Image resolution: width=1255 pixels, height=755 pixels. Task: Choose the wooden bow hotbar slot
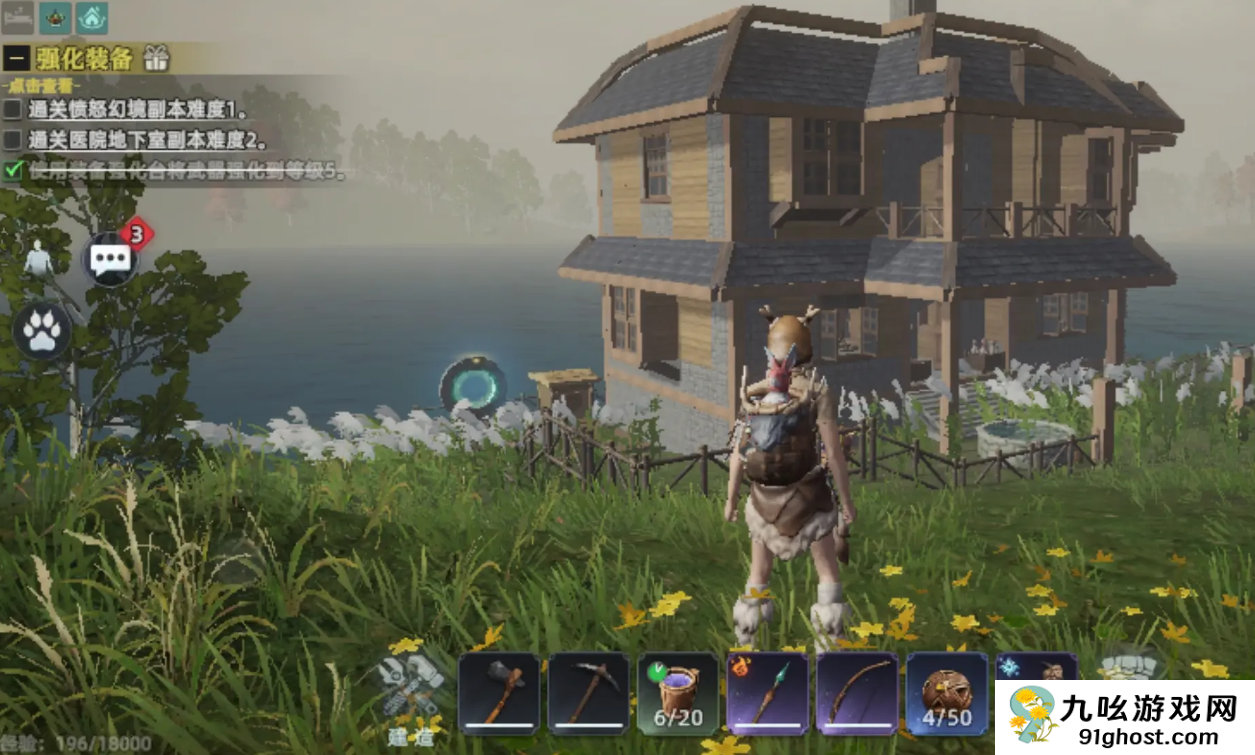click(x=856, y=693)
